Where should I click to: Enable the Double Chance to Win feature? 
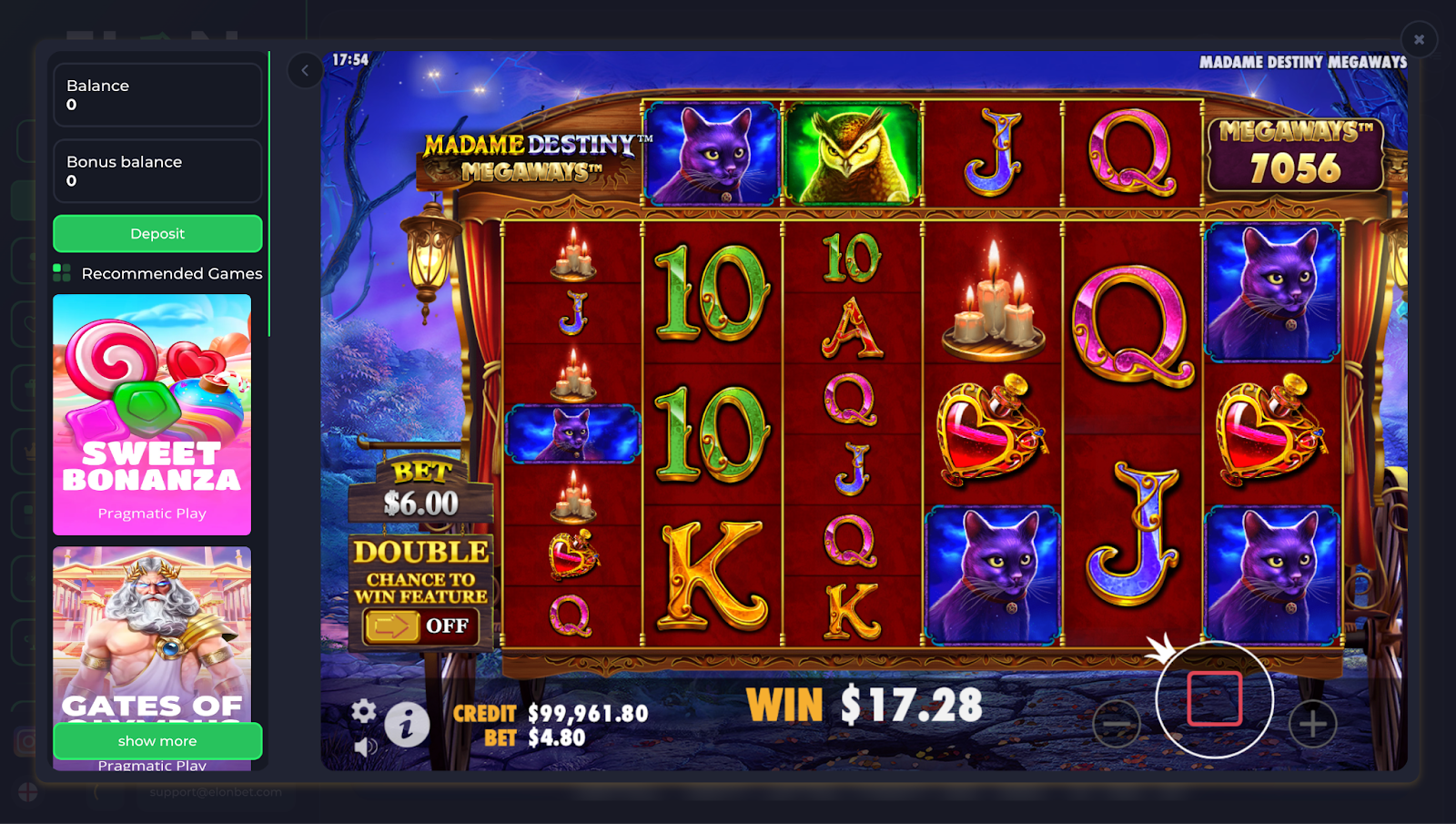(419, 625)
